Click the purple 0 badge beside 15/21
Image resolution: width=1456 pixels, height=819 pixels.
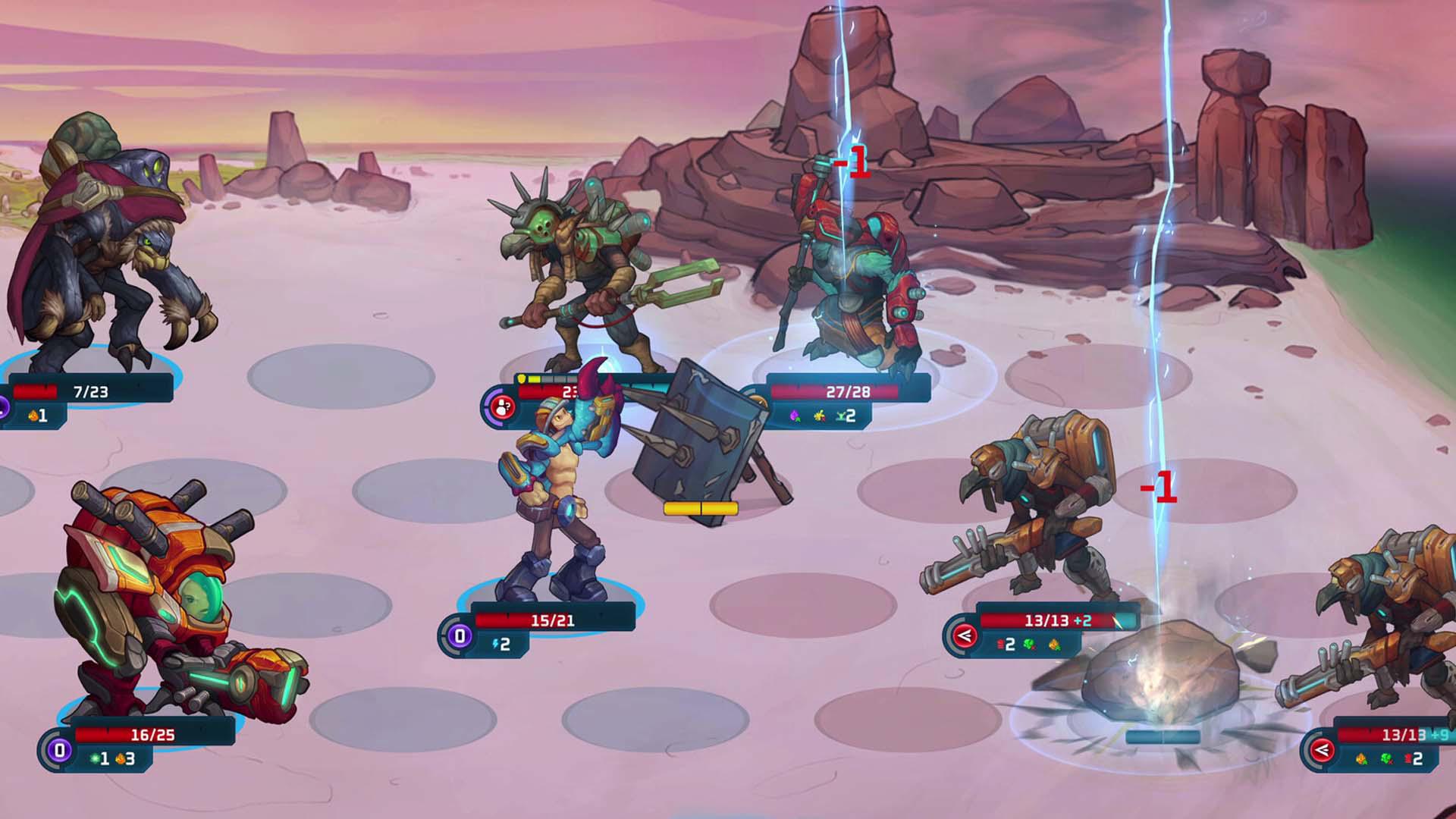(x=460, y=635)
